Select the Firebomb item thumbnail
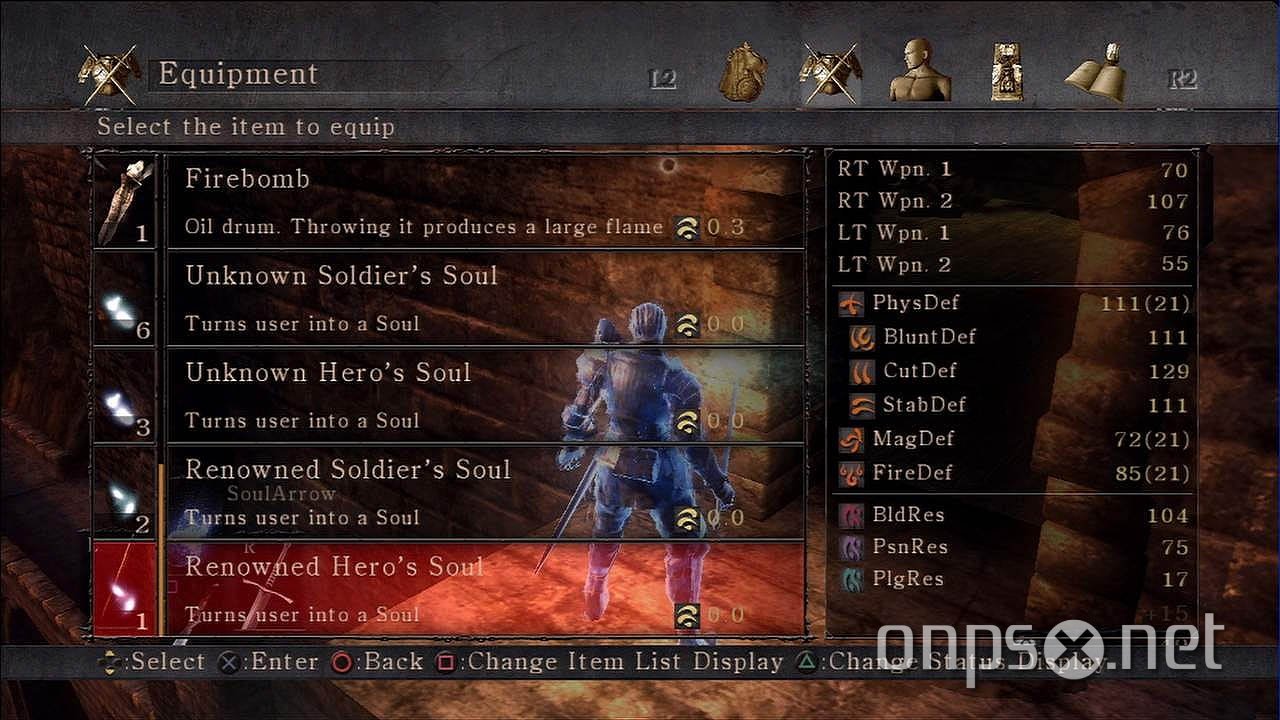 click(x=124, y=198)
